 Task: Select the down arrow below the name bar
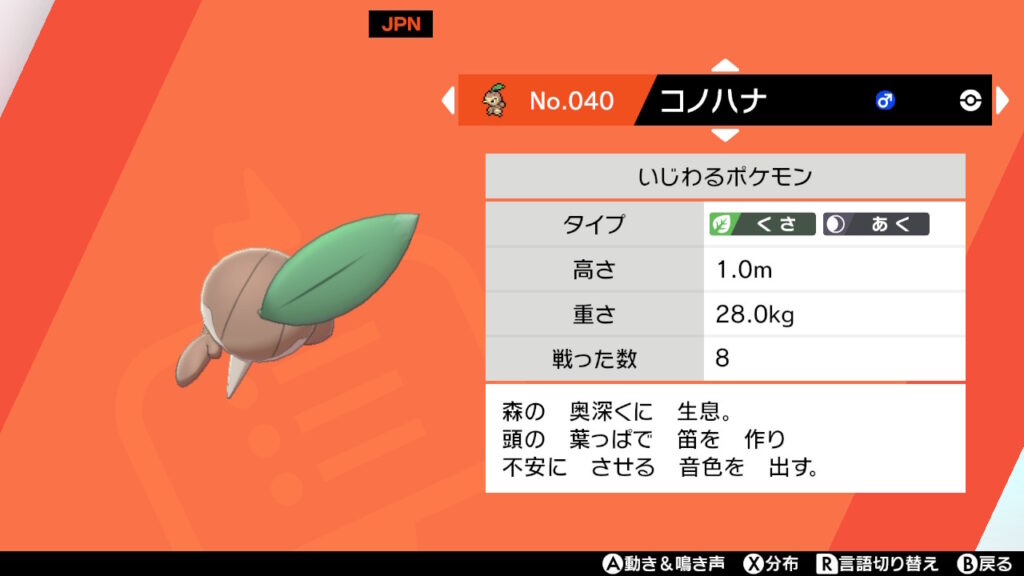click(725, 134)
